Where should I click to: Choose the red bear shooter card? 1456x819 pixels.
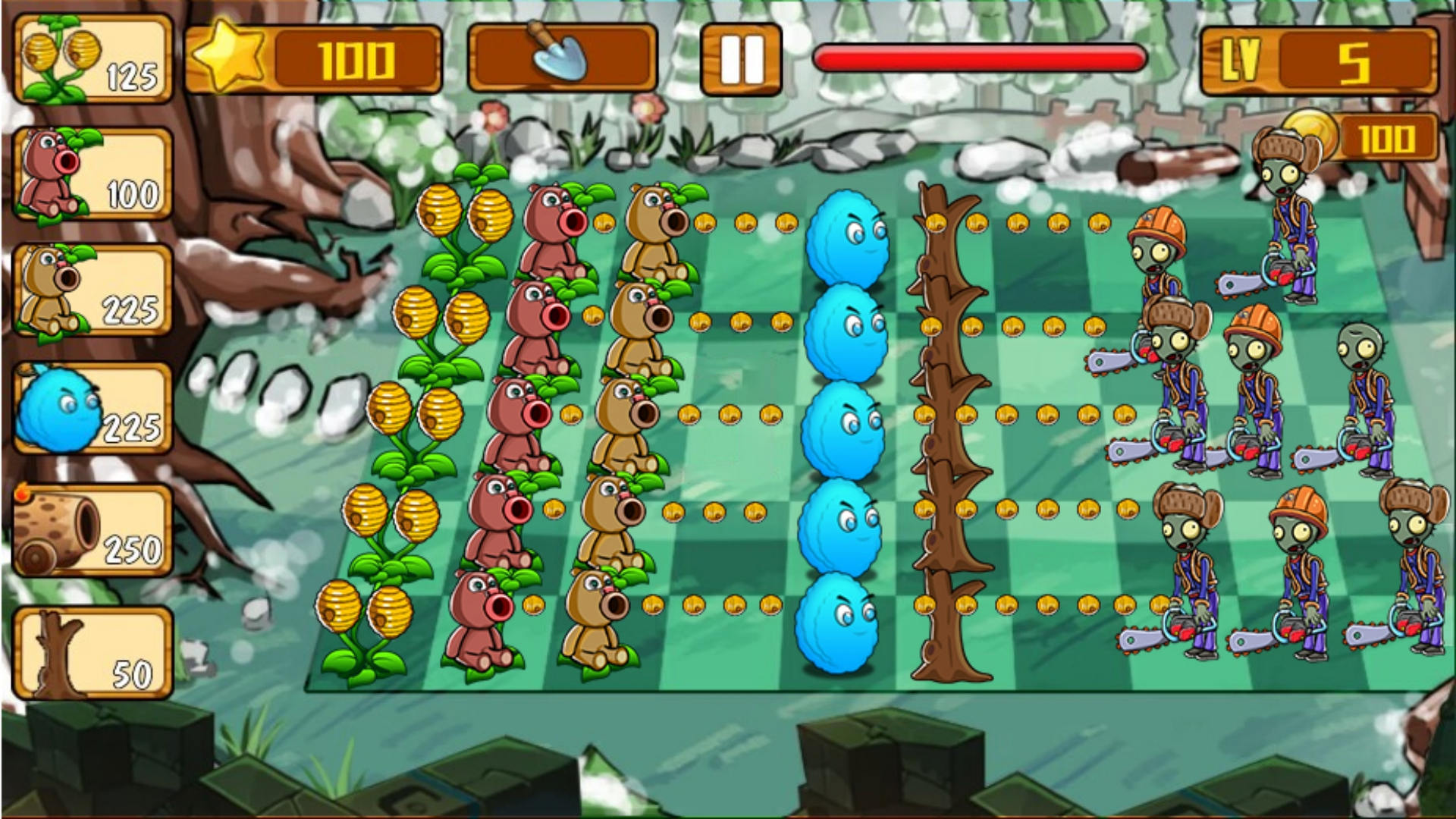click(x=93, y=174)
